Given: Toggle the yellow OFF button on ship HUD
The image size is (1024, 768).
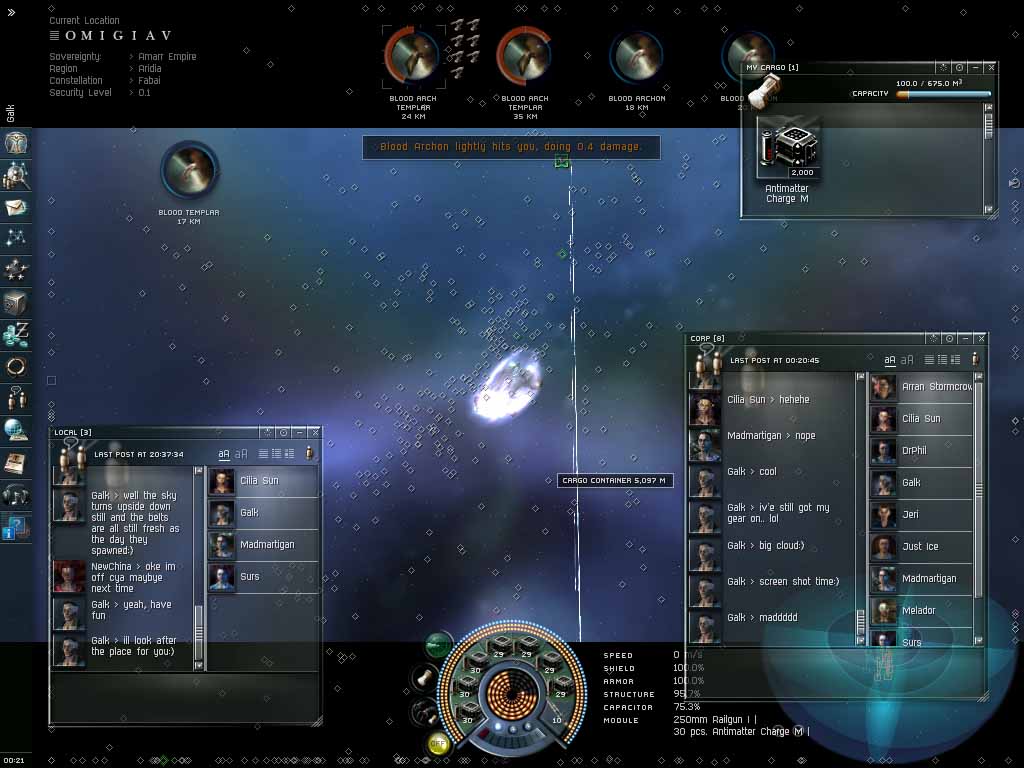Looking at the screenshot, I should point(438,742).
